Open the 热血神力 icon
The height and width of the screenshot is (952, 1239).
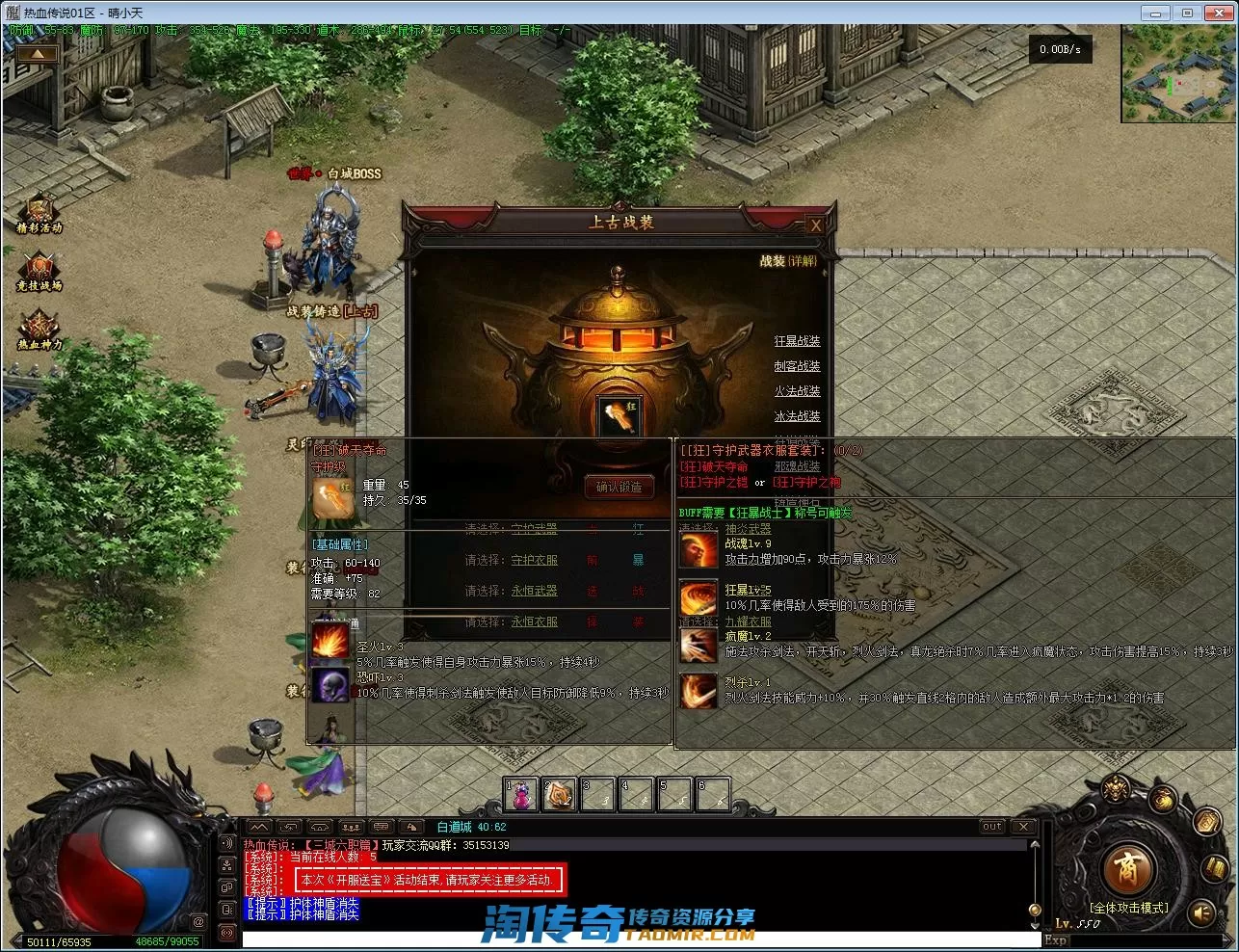[40, 329]
